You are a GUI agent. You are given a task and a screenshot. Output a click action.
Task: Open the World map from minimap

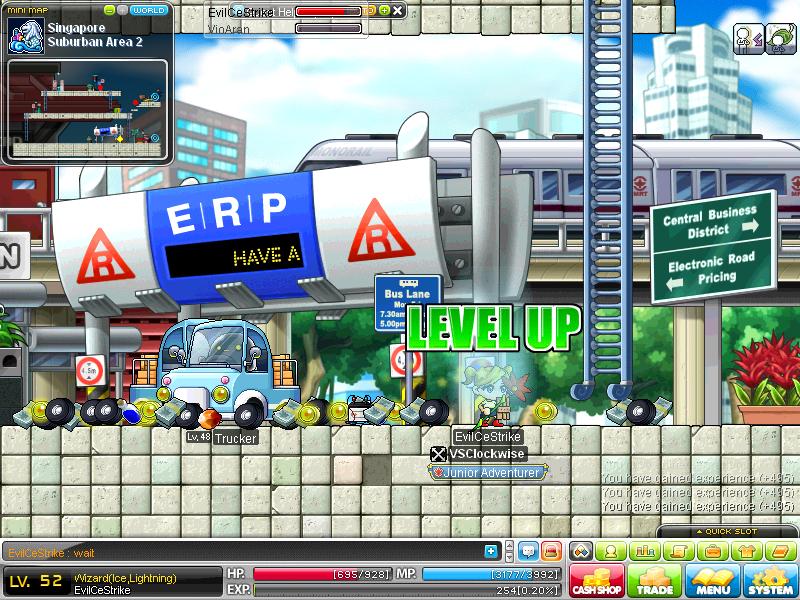(x=149, y=10)
